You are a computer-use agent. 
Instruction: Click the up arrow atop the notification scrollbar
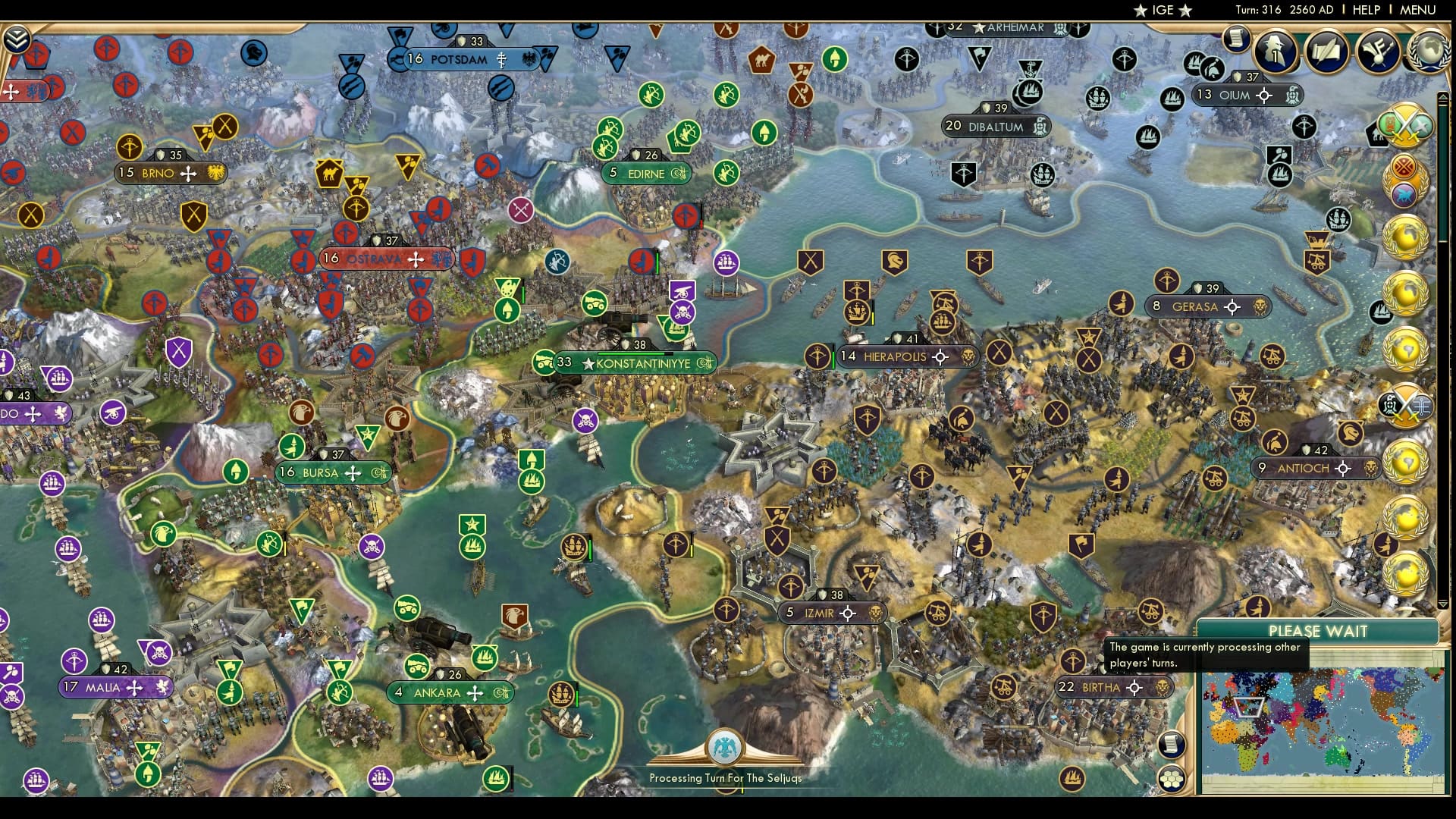(1443, 97)
